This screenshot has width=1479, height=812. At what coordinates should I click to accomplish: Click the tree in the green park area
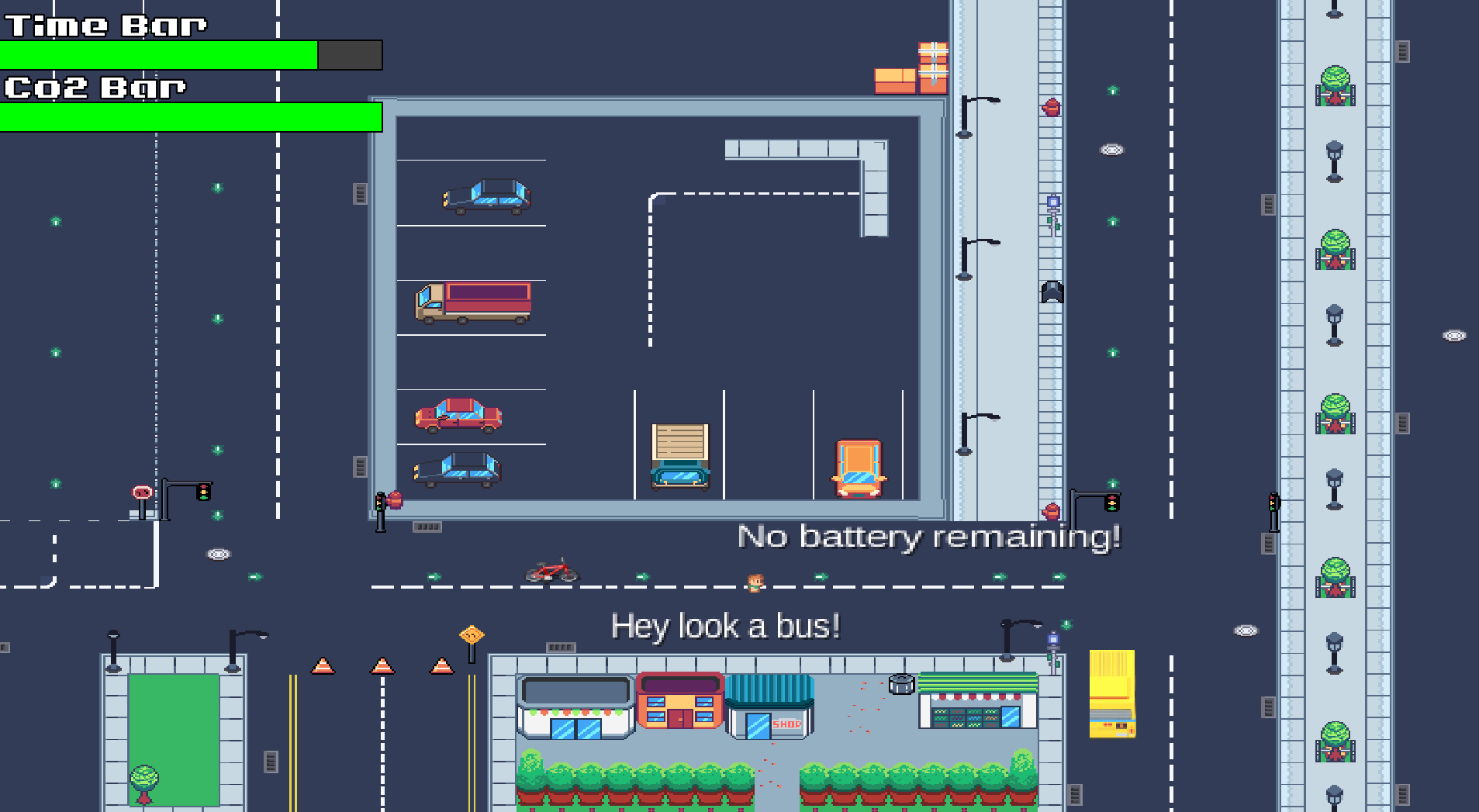pos(143,777)
